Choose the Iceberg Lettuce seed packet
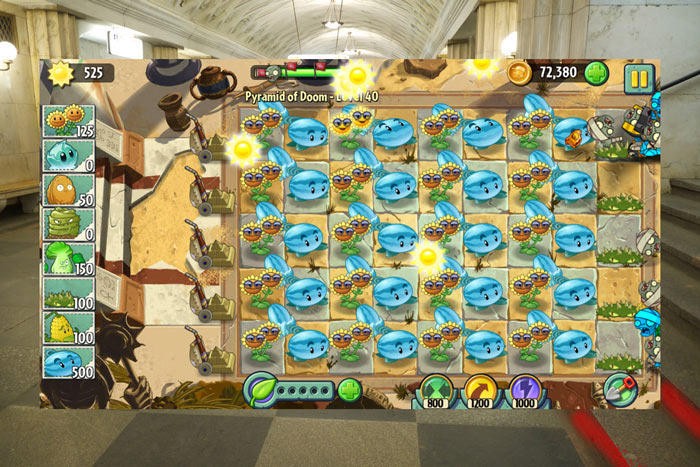700x467 pixels. [x=68, y=155]
